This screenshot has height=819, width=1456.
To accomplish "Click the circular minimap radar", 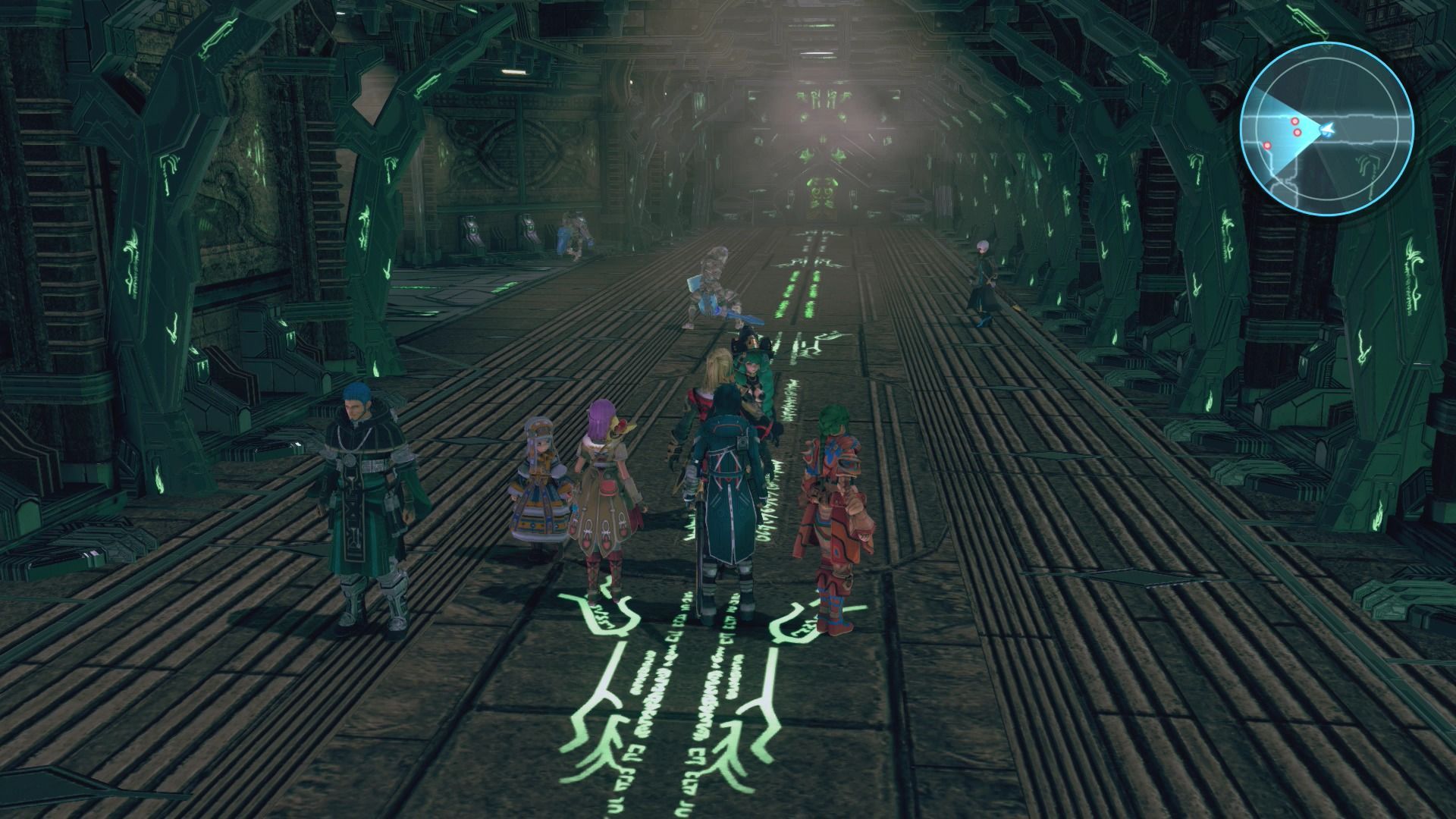I will [x=1326, y=129].
